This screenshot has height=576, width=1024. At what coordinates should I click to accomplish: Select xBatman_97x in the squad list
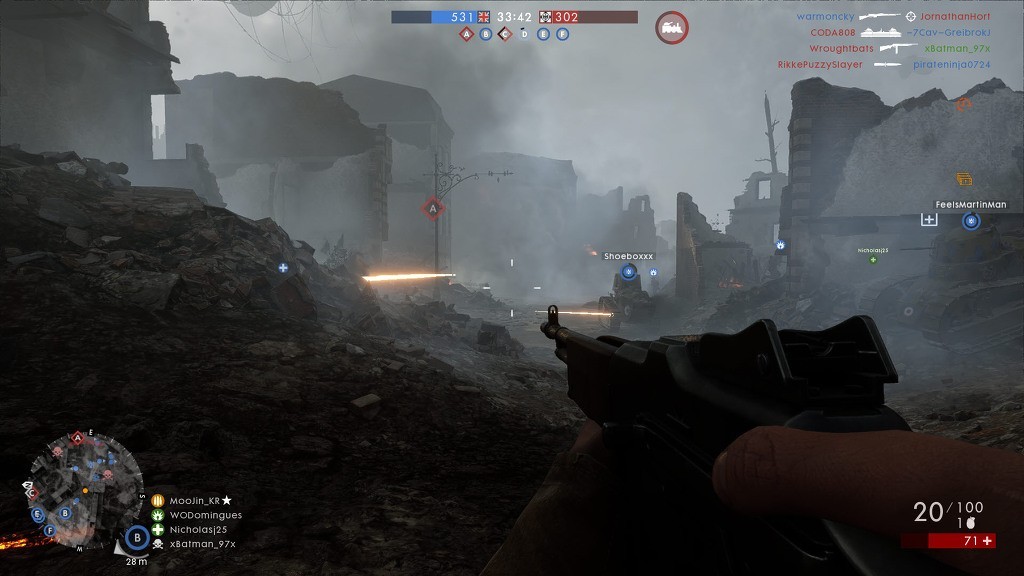coord(202,544)
